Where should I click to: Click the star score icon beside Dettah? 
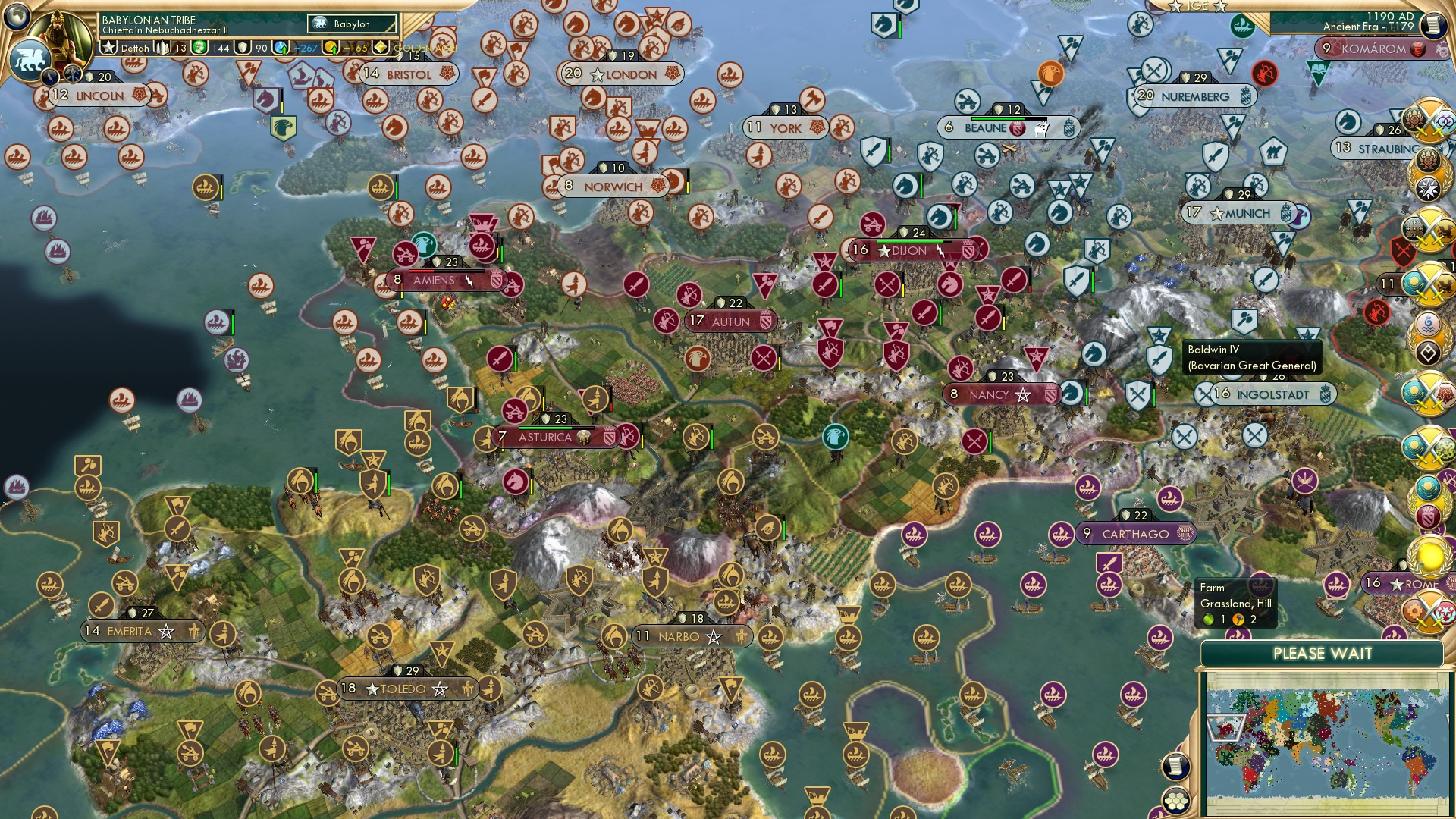tap(107, 47)
